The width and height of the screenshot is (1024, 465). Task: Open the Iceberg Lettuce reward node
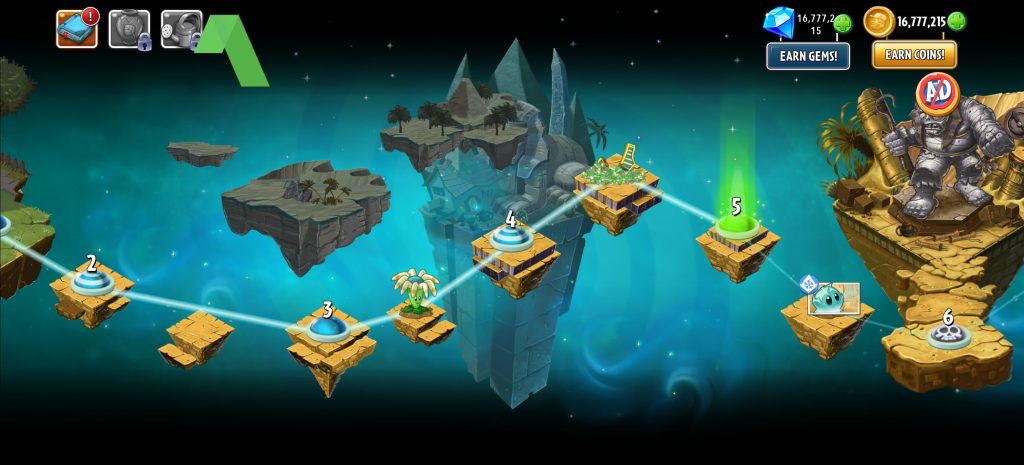tap(833, 299)
